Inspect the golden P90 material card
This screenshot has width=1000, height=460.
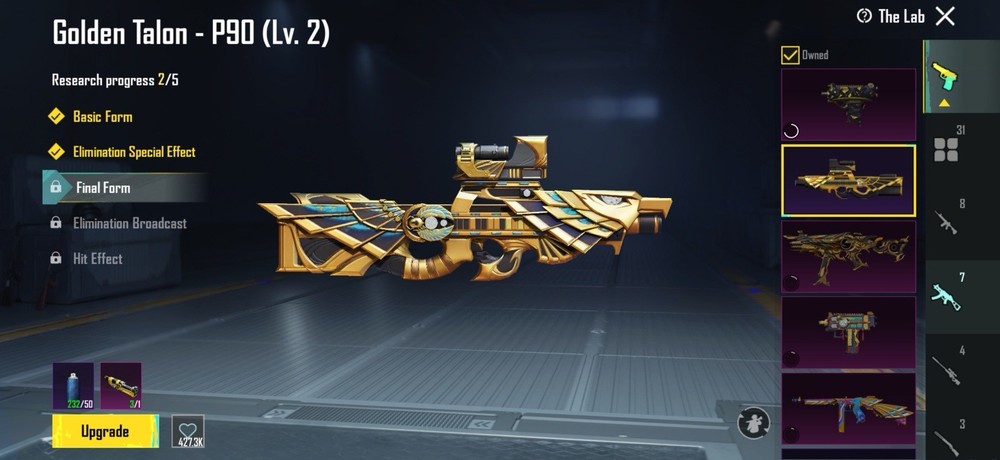121,386
